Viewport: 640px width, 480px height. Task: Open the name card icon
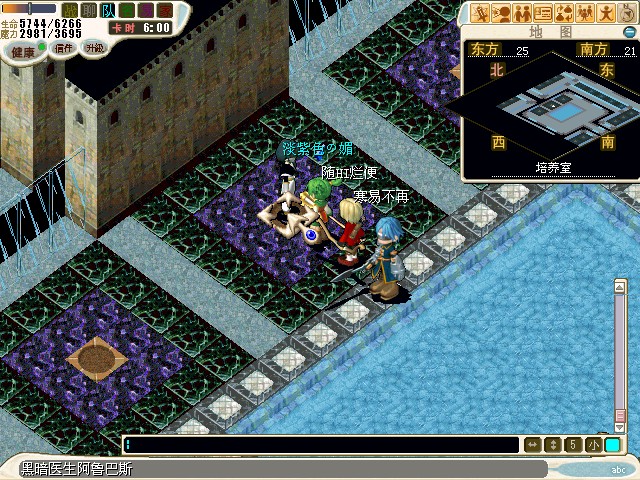coord(543,13)
